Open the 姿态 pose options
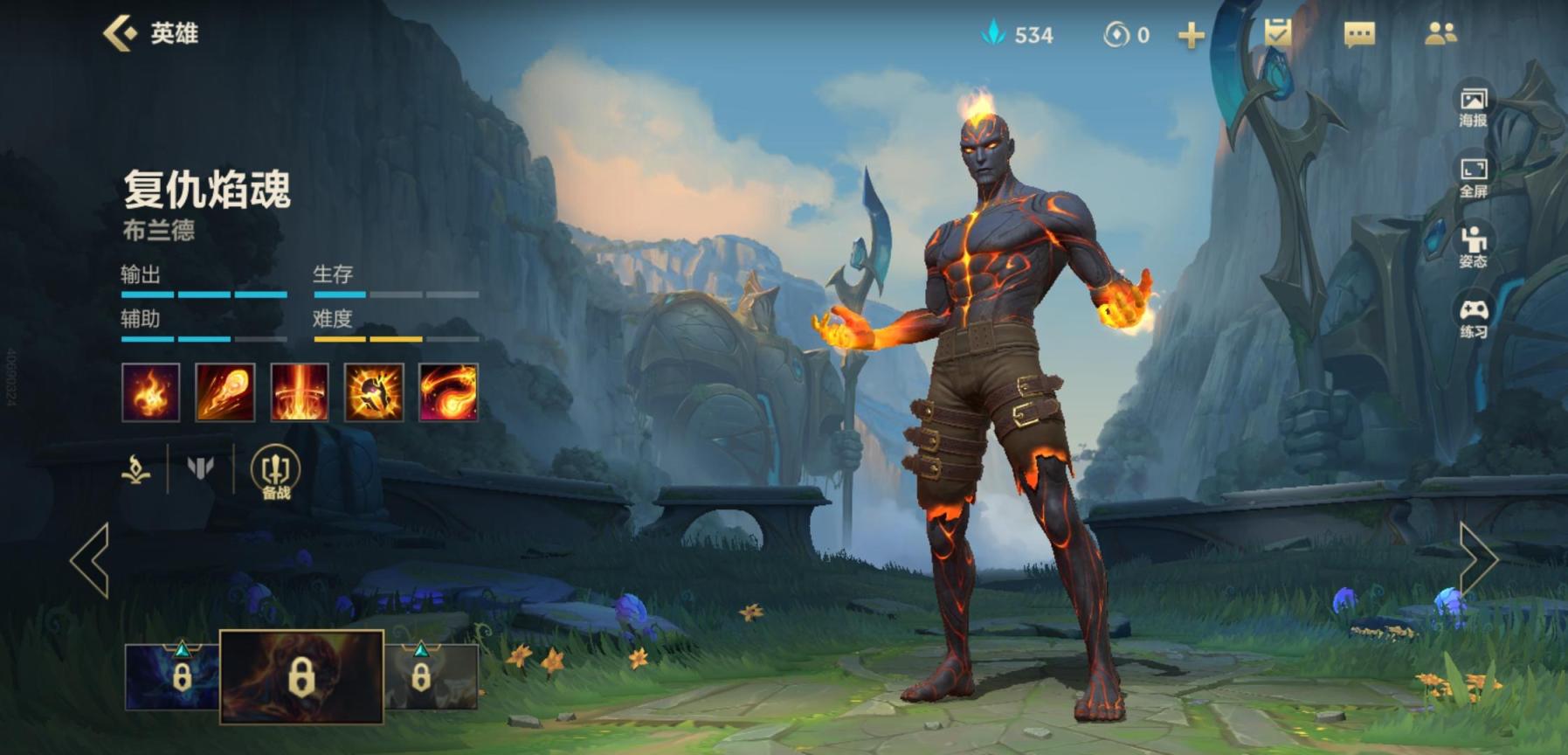This screenshot has width=1568, height=755. click(1473, 246)
